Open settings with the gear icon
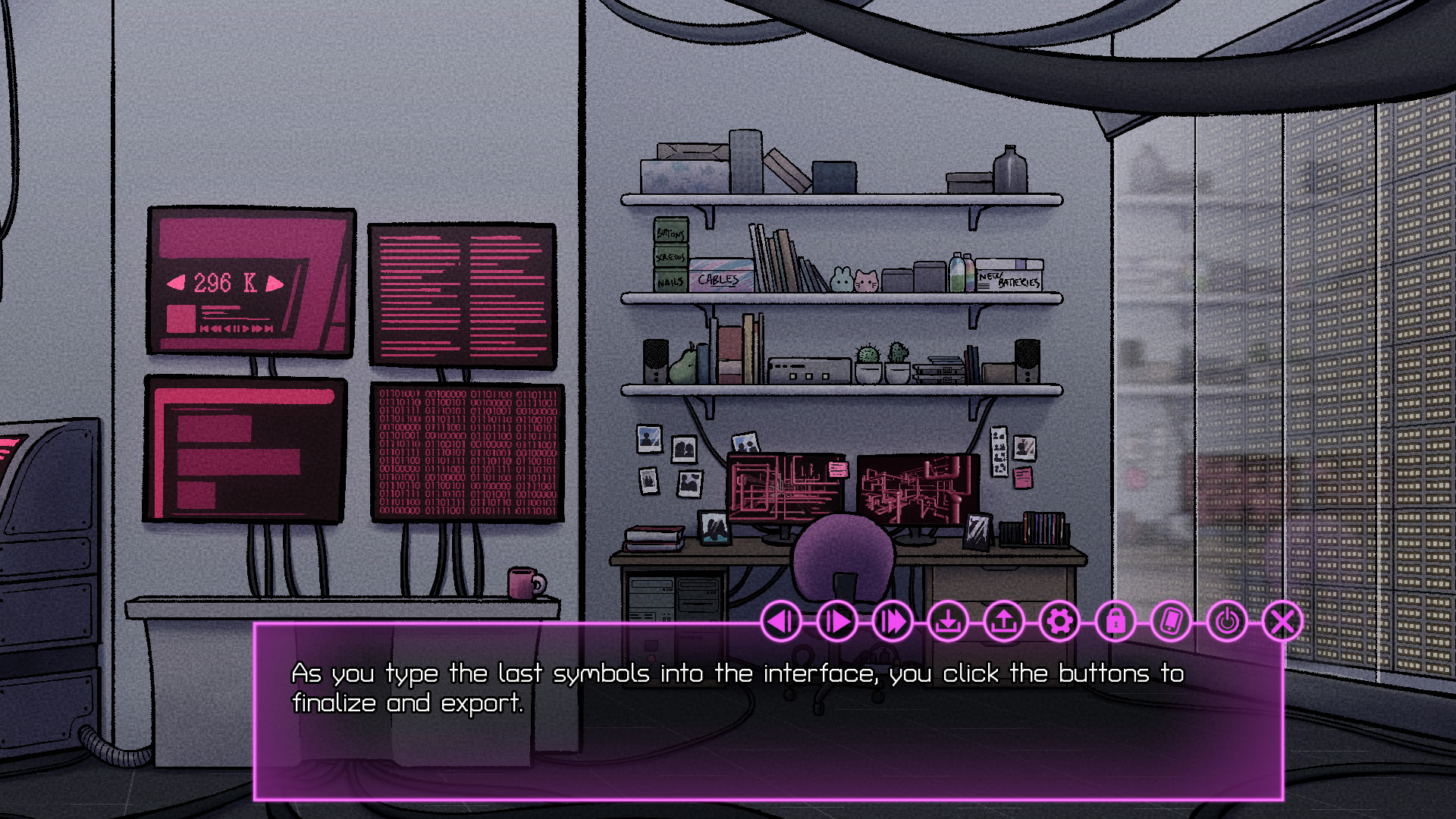Screen dimensions: 1456x819 pos(1059,622)
